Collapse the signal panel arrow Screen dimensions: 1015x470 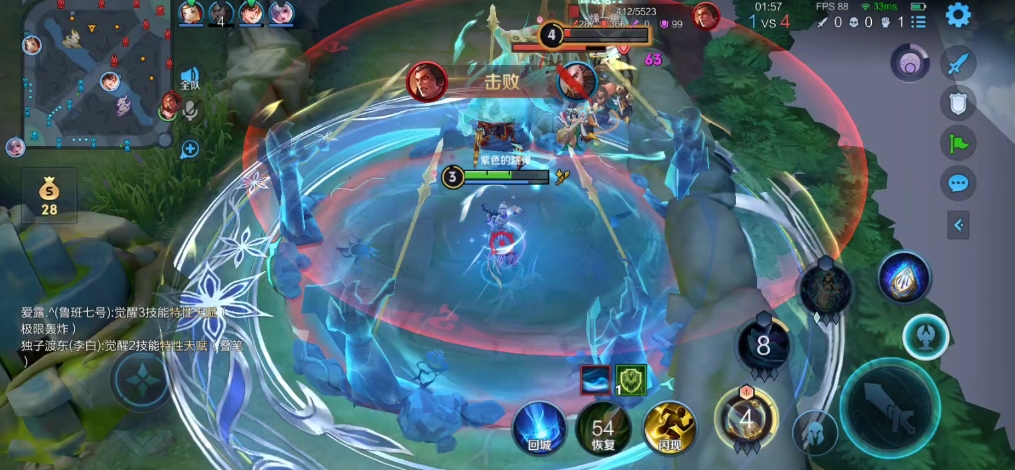click(958, 225)
